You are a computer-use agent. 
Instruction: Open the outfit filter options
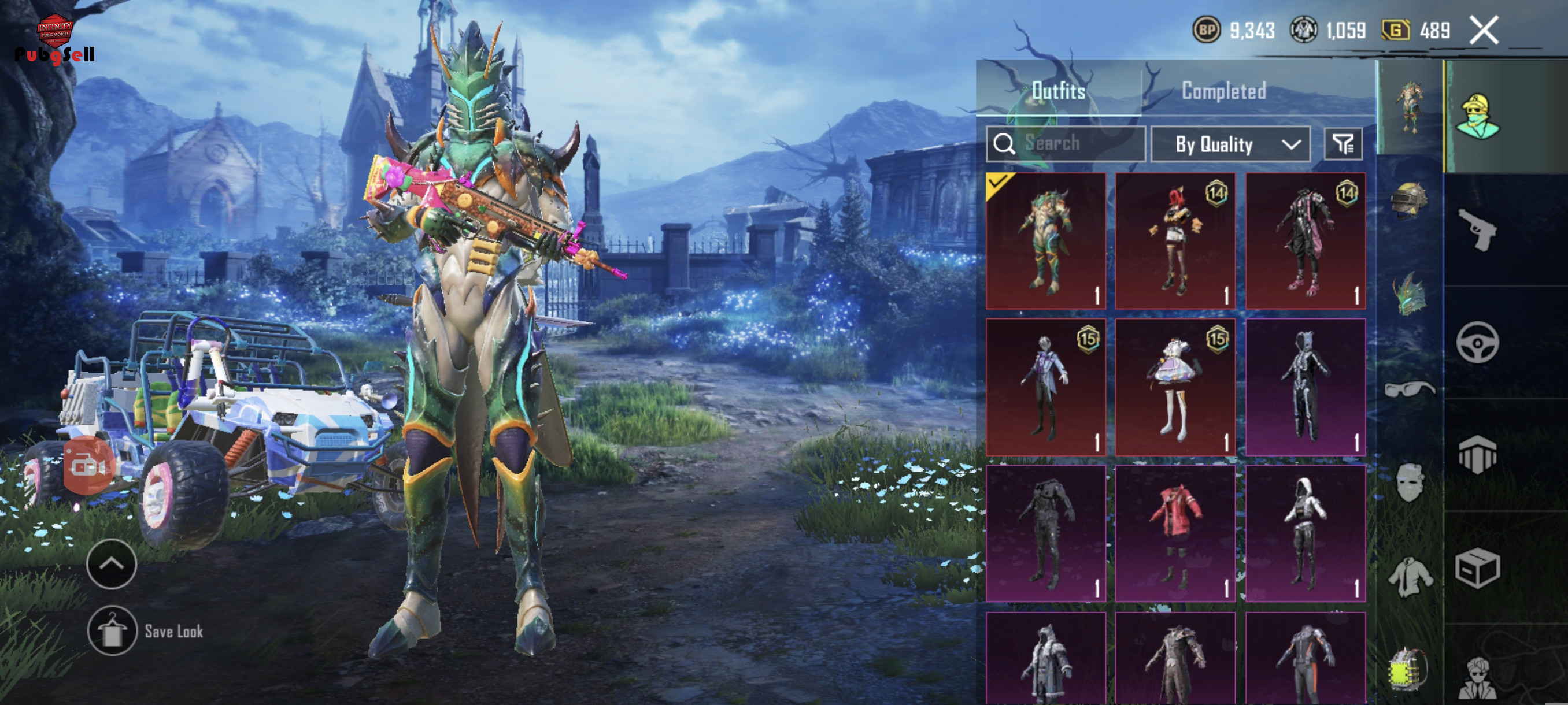tap(1343, 144)
